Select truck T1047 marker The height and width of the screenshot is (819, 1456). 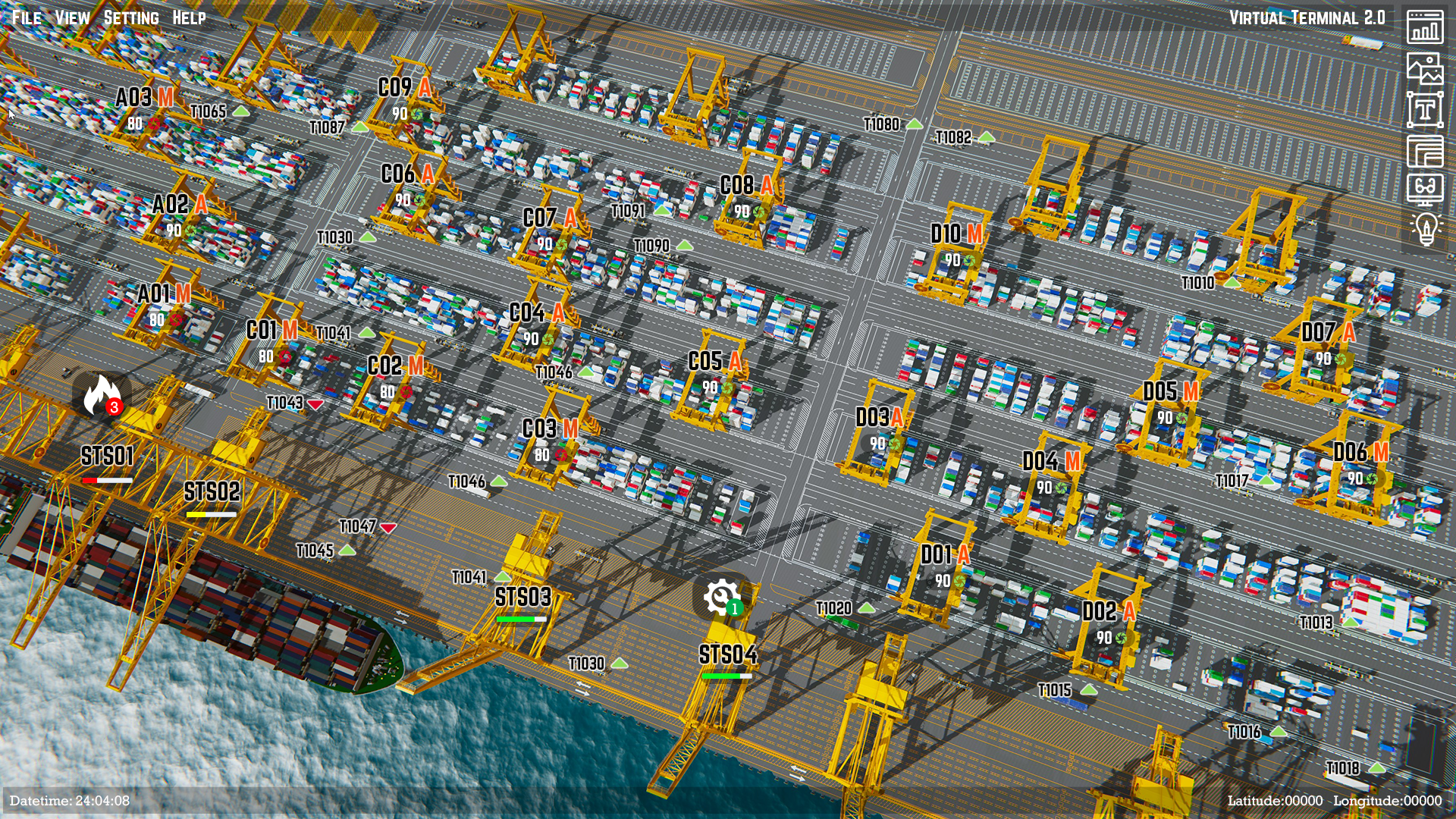click(358, 526)
